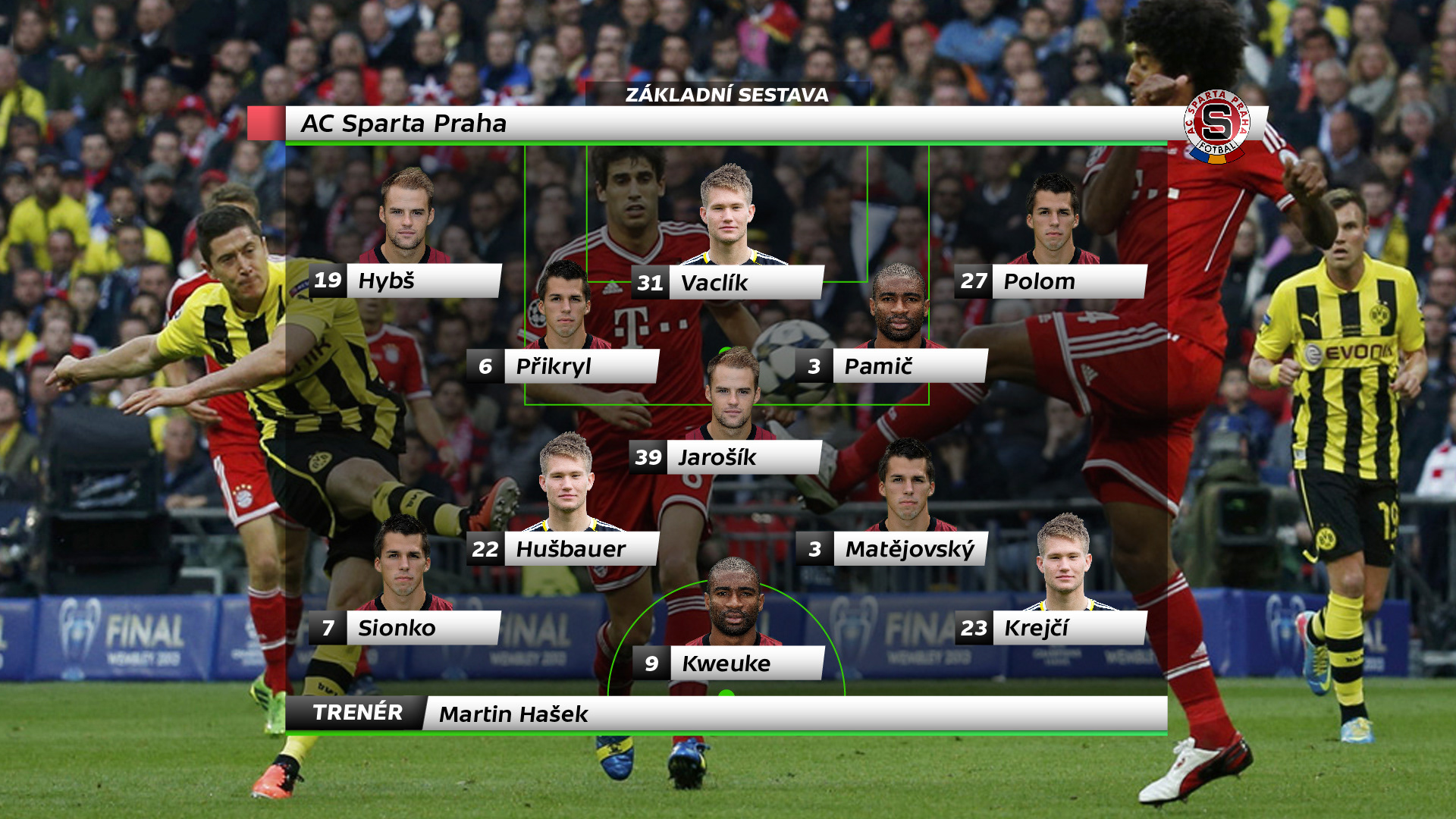Click the Základní sestava title label

point(726,95)
